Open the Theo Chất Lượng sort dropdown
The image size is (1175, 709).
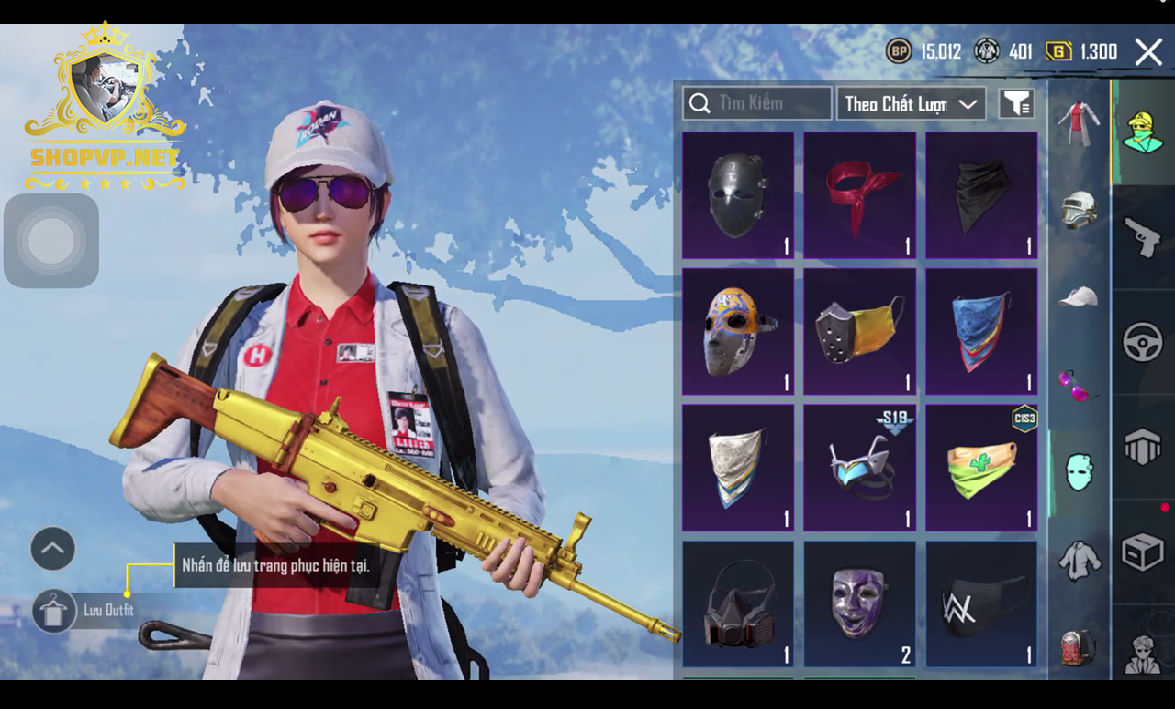pos(910,104)
